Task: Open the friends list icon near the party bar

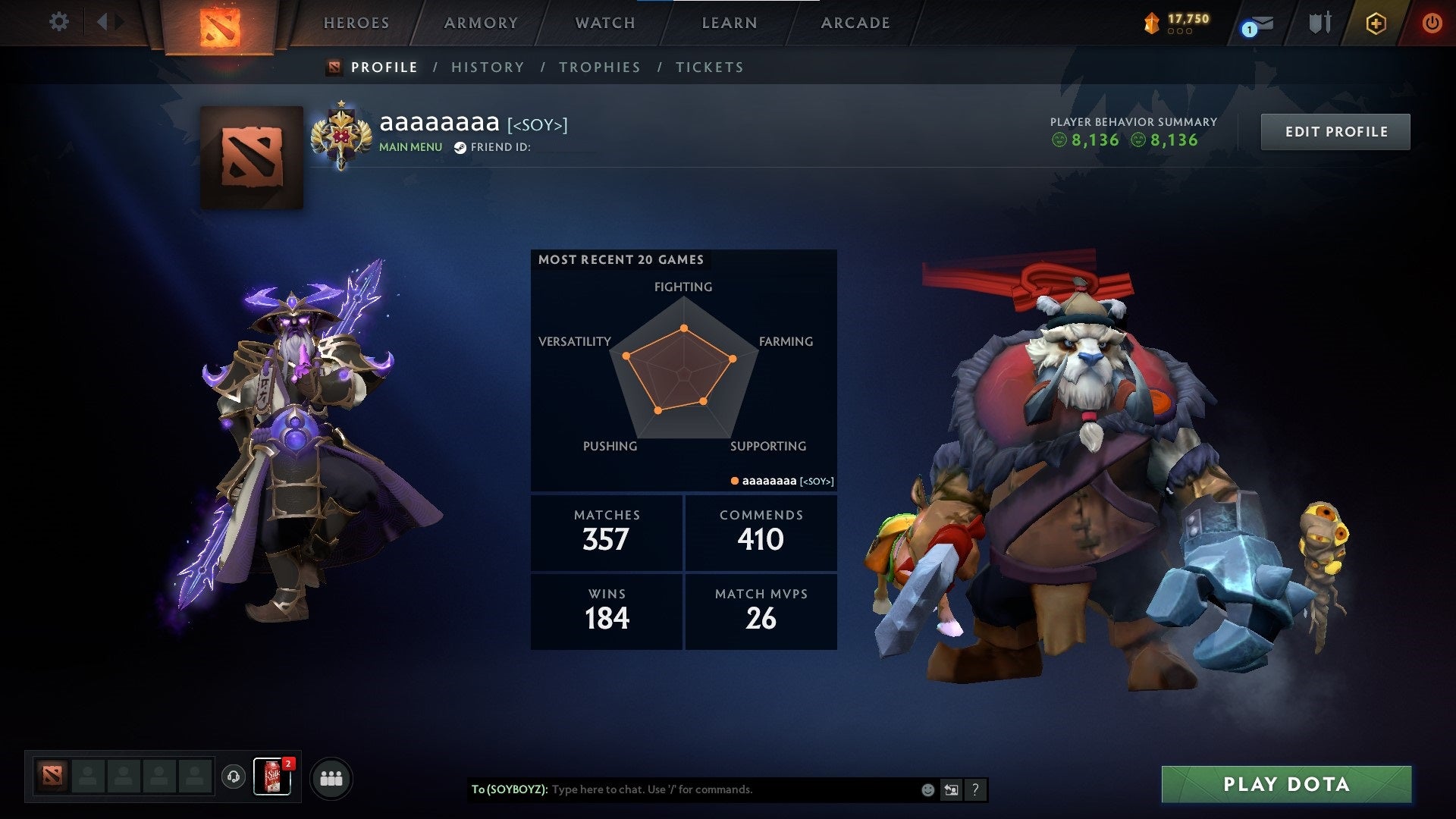Action: coord(331,777)
